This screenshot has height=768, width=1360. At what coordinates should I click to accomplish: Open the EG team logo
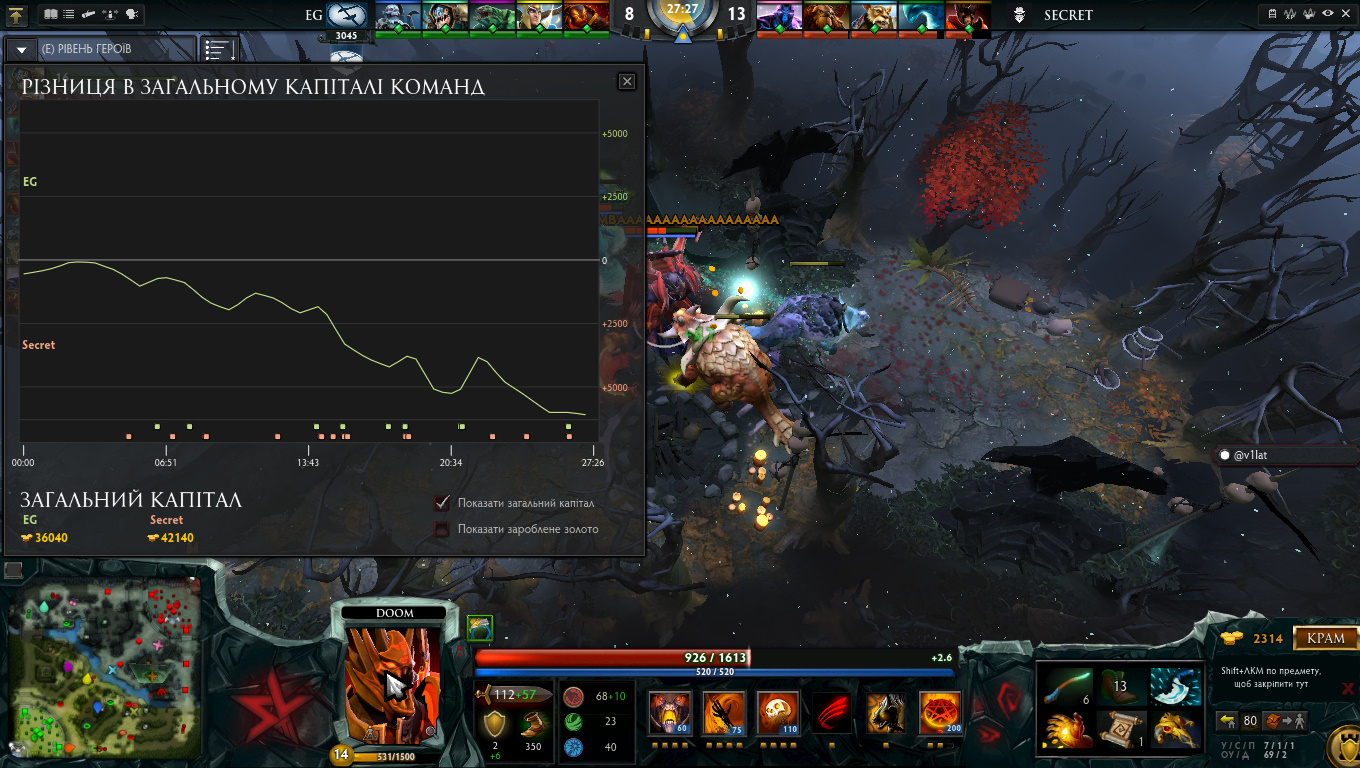348,15
